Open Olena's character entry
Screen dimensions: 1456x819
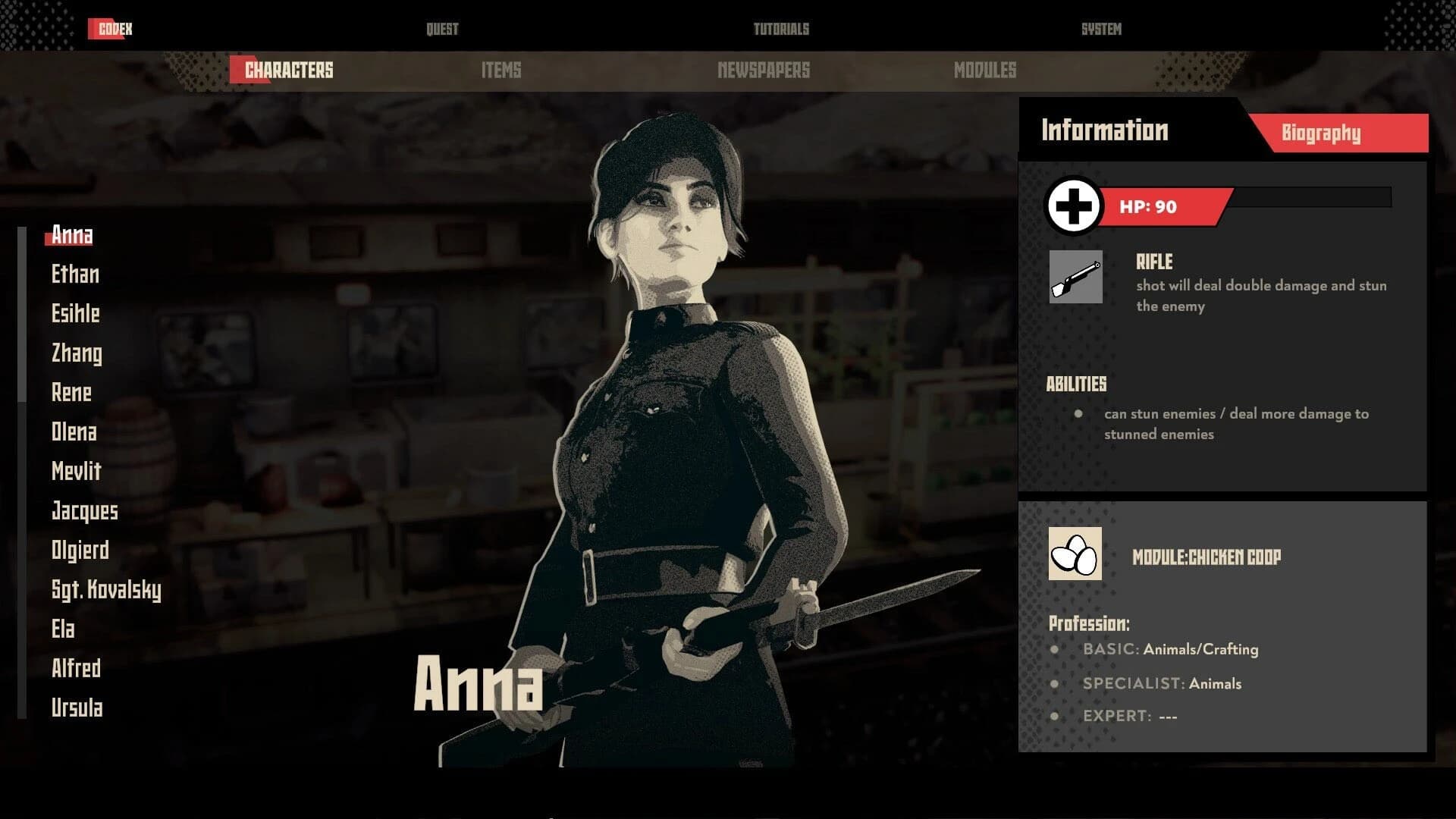point(74,432)
